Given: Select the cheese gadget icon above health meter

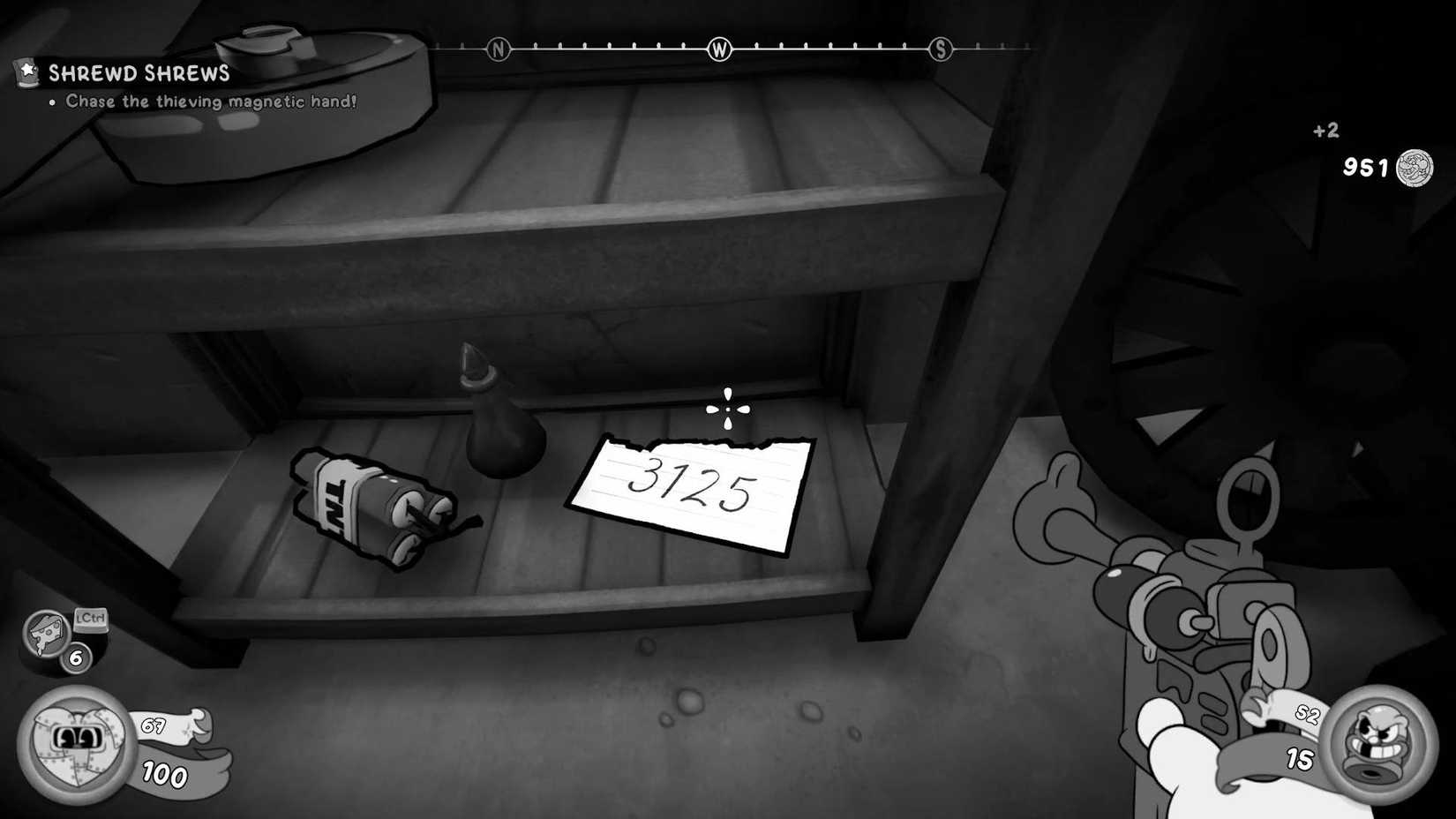Looking at the screenshot, I should (x=46, y=634).
